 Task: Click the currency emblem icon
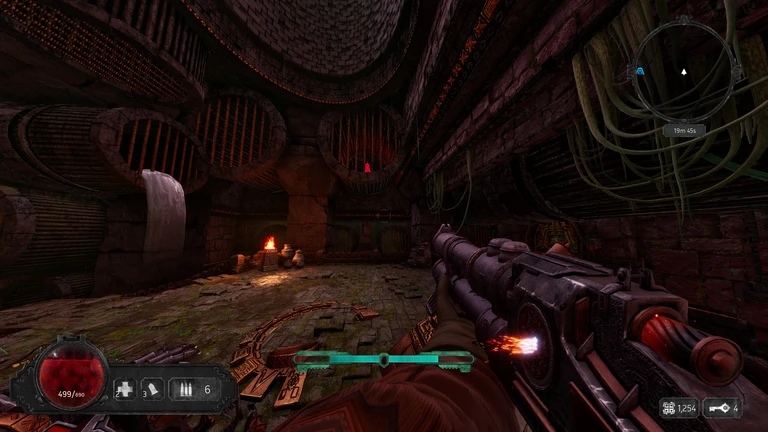click(x=668, y=408)
